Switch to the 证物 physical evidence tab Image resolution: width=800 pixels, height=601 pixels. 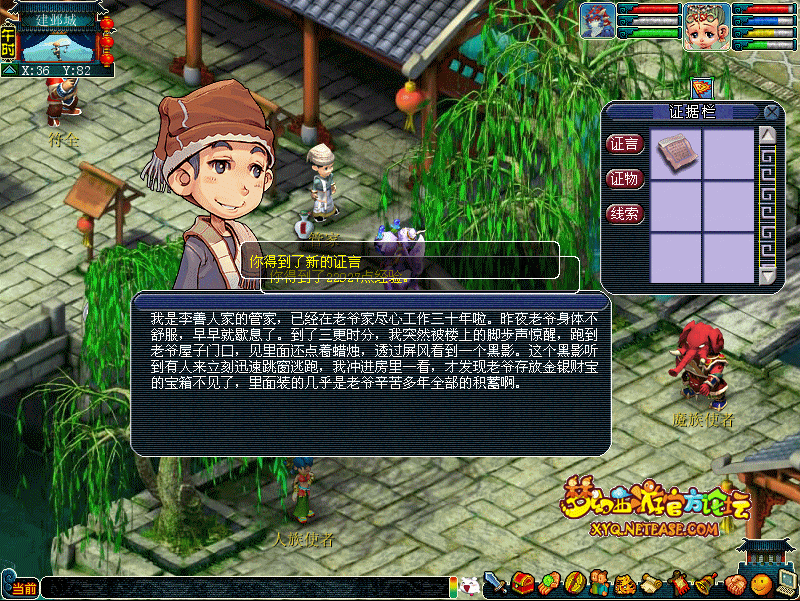[x=625, y=179]
